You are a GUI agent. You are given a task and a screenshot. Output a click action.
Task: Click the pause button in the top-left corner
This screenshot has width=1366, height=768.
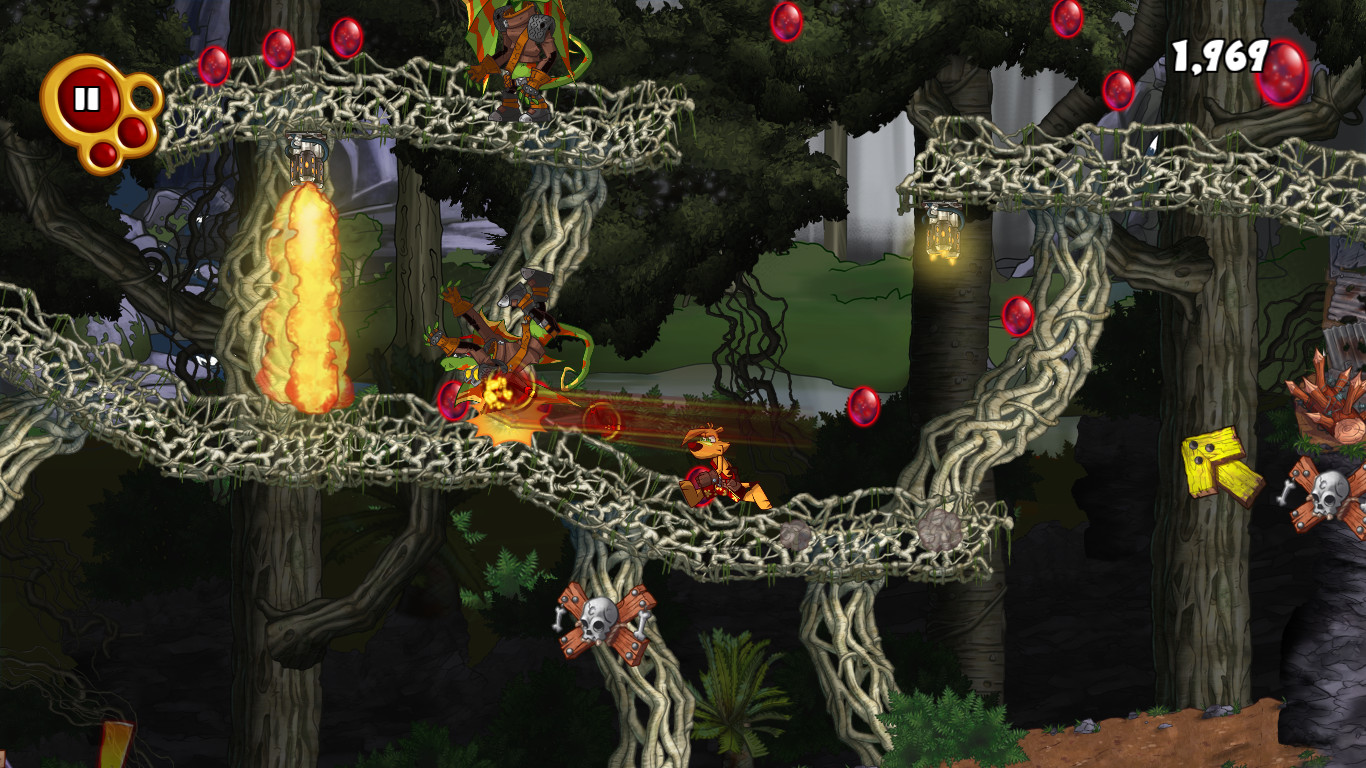coord(88,97)
